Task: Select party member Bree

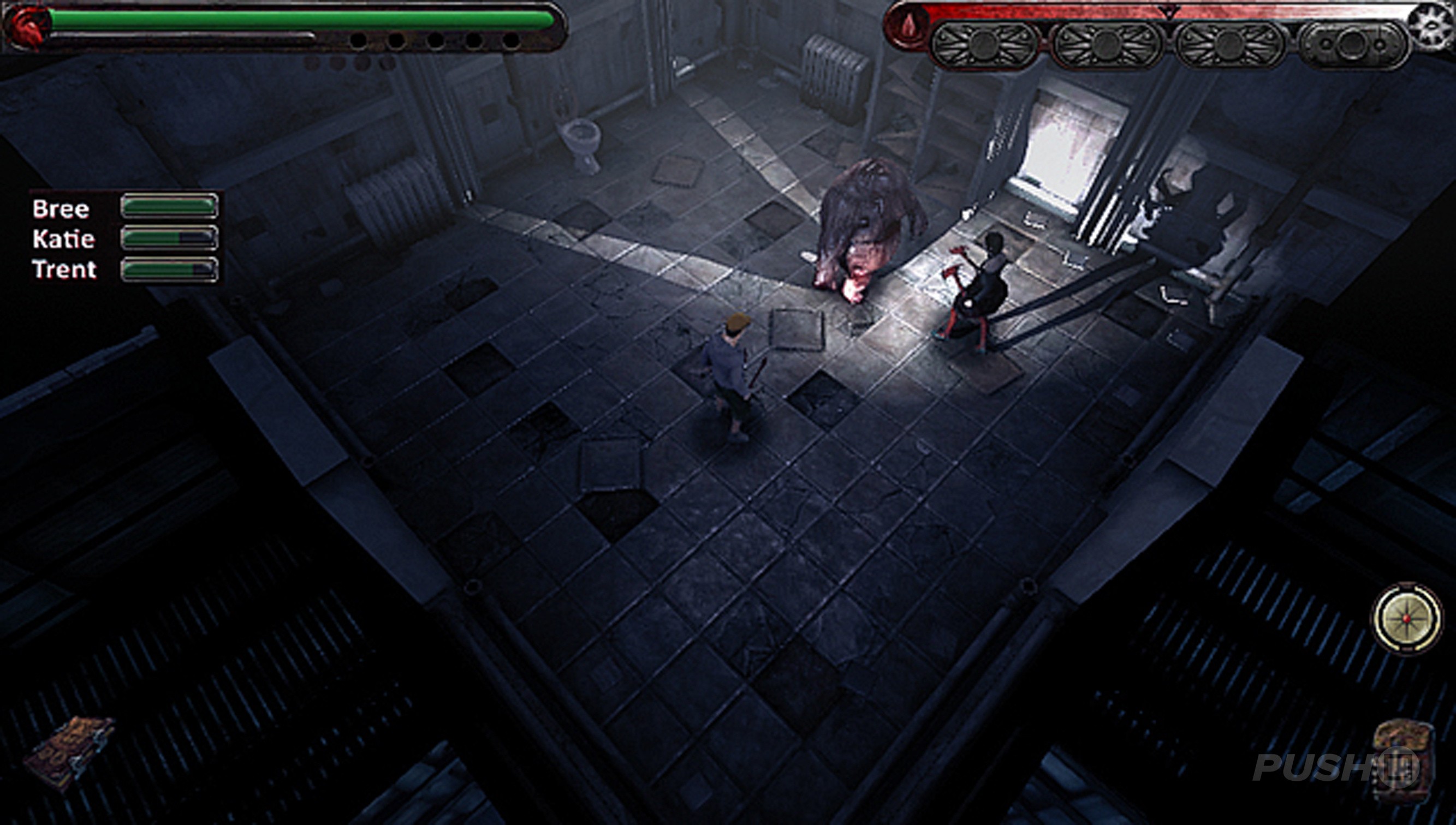Action: click(61, 209)
